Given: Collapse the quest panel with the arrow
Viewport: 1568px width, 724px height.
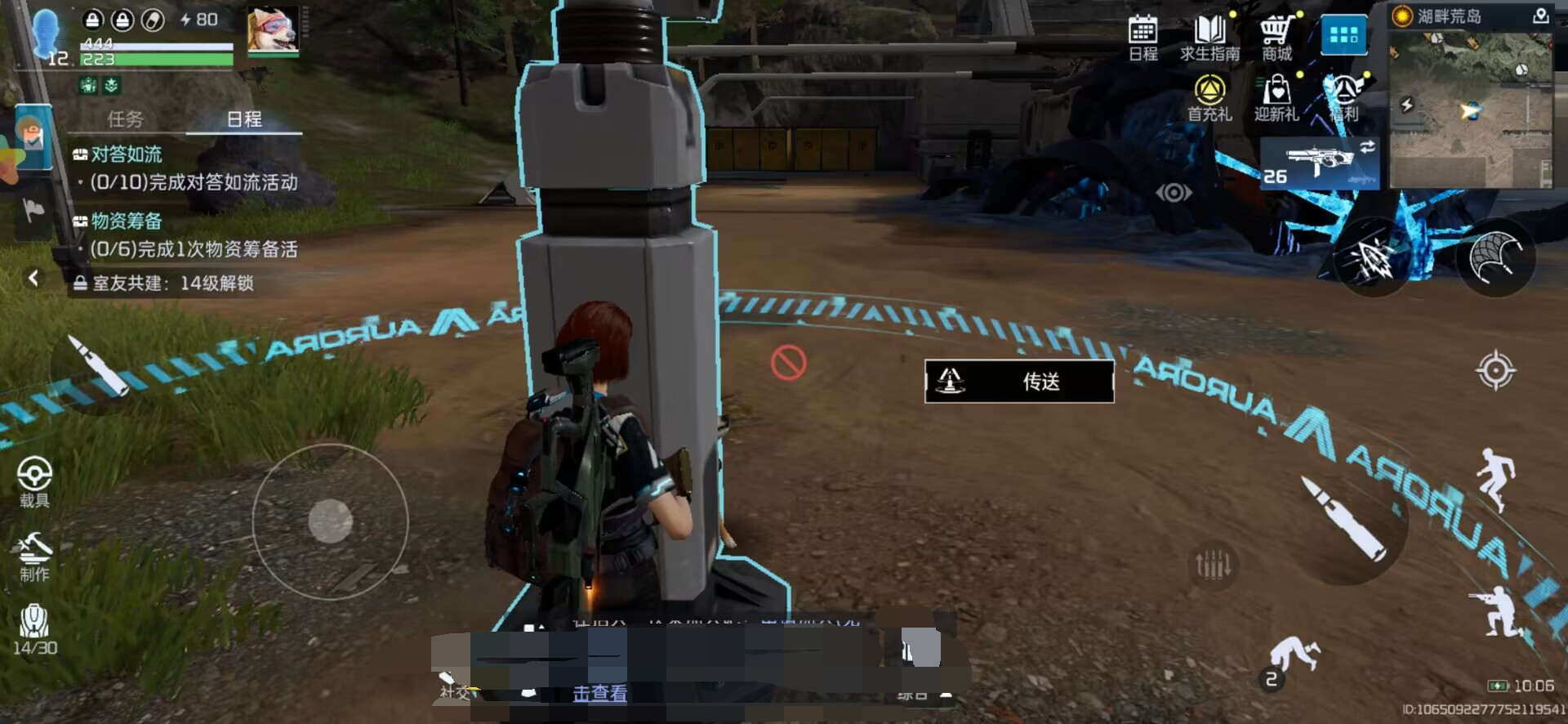Looking at the screenshot, I should [33, 279].
